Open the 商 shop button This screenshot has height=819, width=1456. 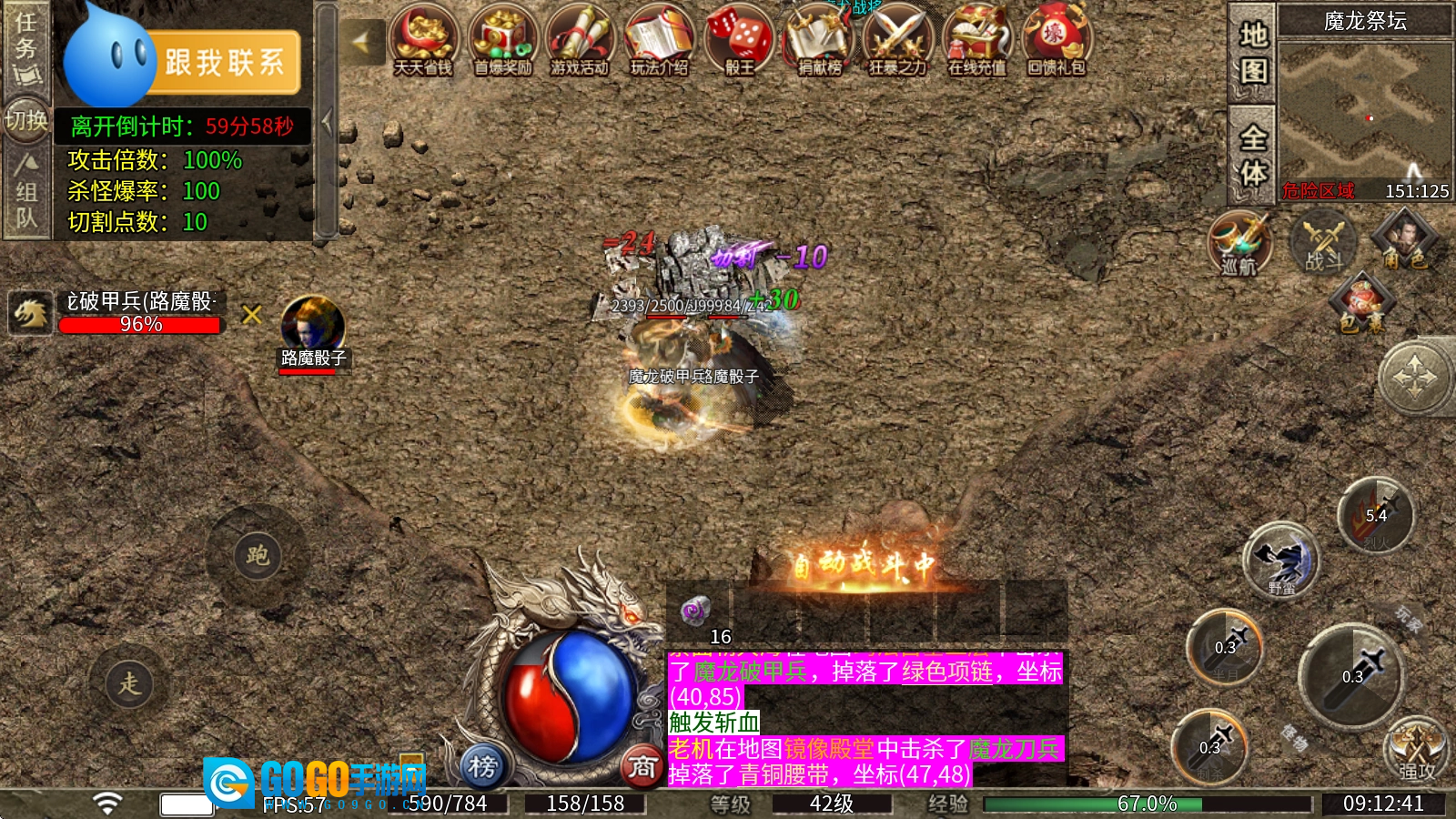642,767
